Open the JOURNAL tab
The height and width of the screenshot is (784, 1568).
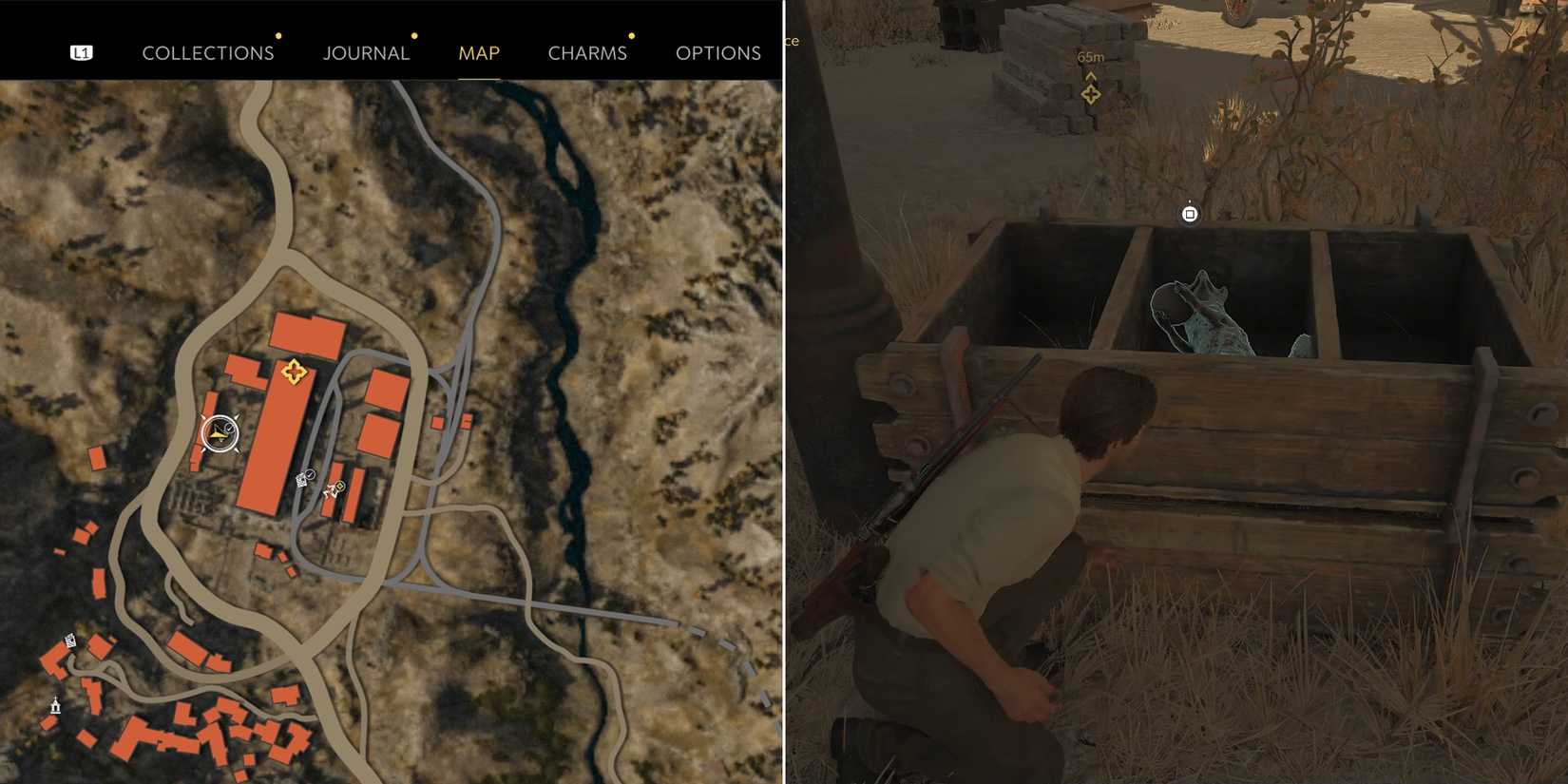(x=366, y=53)
